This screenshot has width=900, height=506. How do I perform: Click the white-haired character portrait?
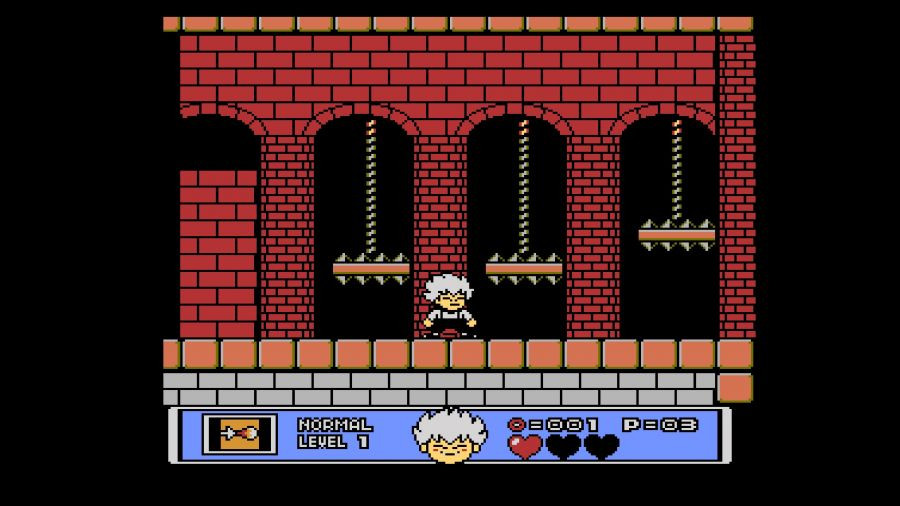tap(449, 435)
